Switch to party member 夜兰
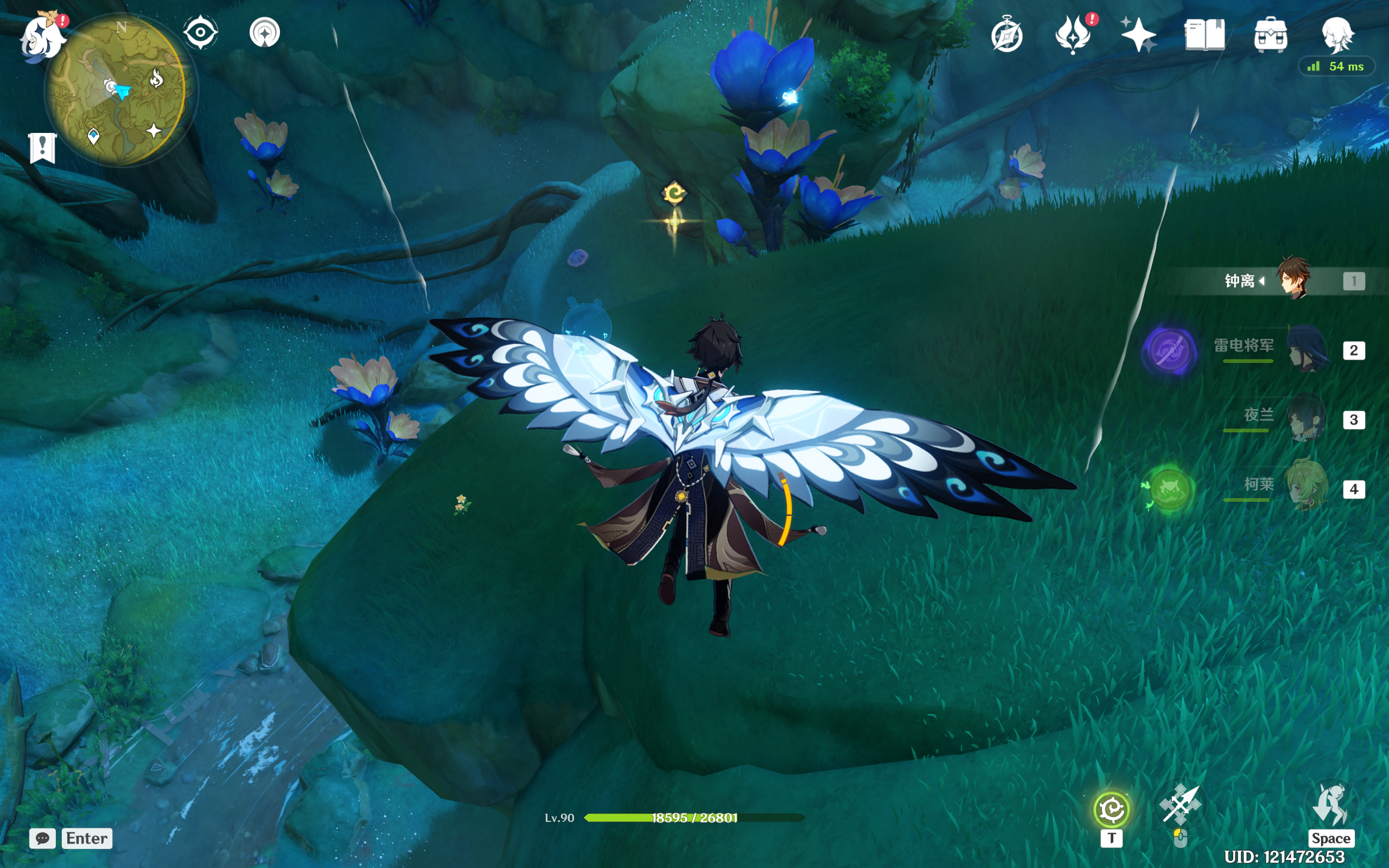Image resolution: width=1389 pixels, height=868 pixels. pos(1307,418)
